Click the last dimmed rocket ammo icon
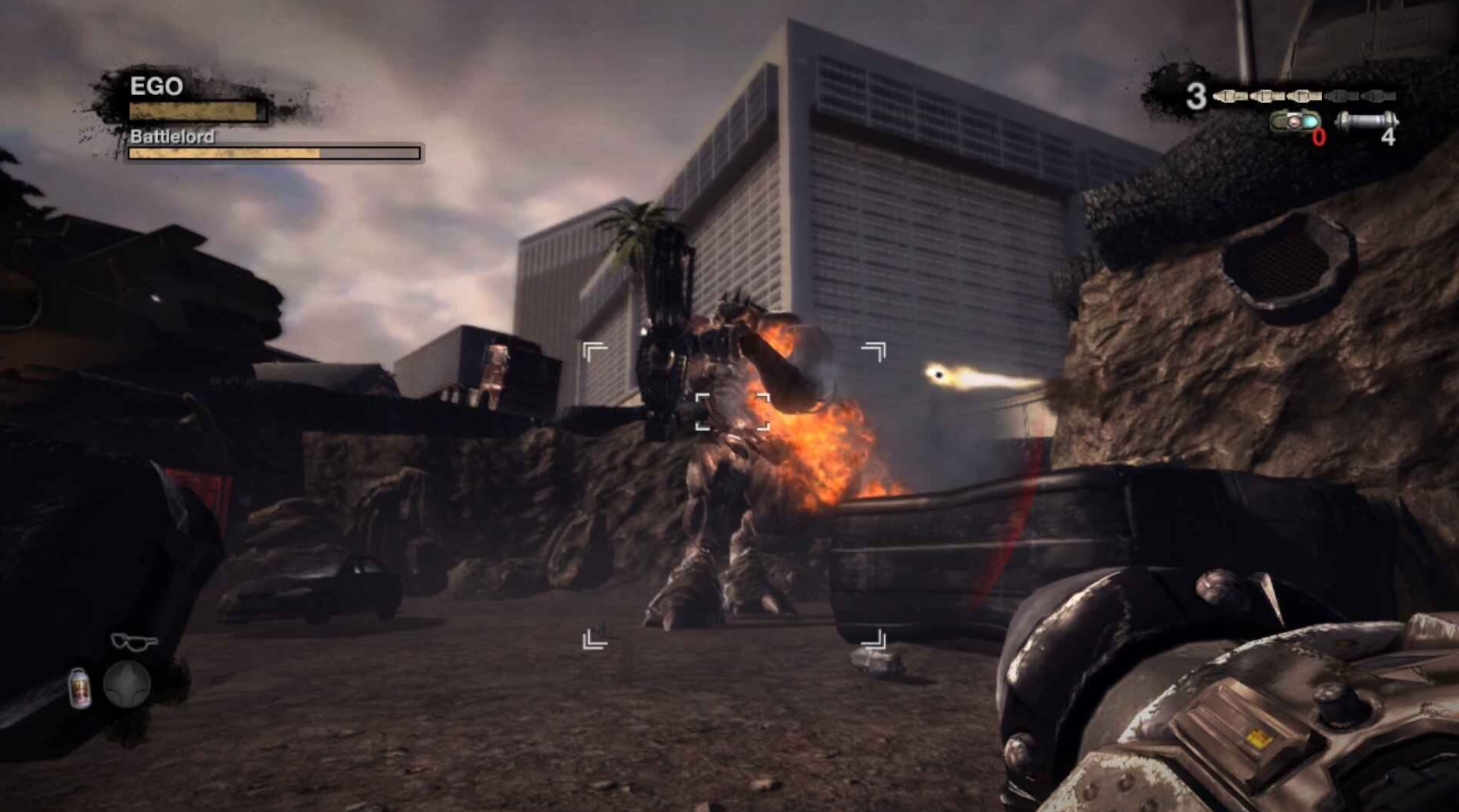 pyautogui.click(x=1377, y=96)
